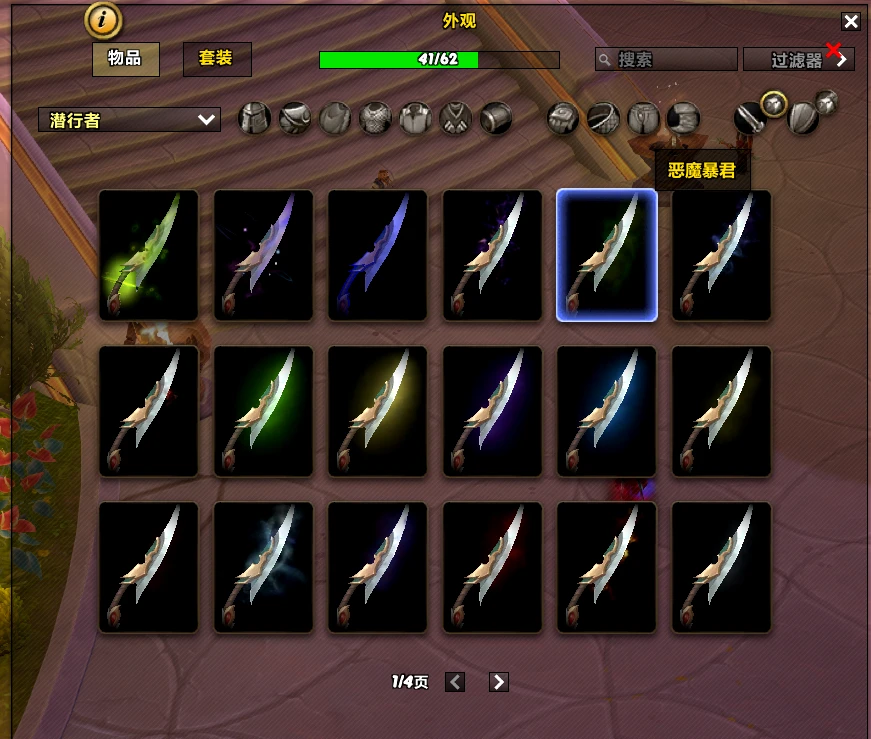Select the boots slot icon
Viewport: 871px width, 739px height.
click(684, 119)
